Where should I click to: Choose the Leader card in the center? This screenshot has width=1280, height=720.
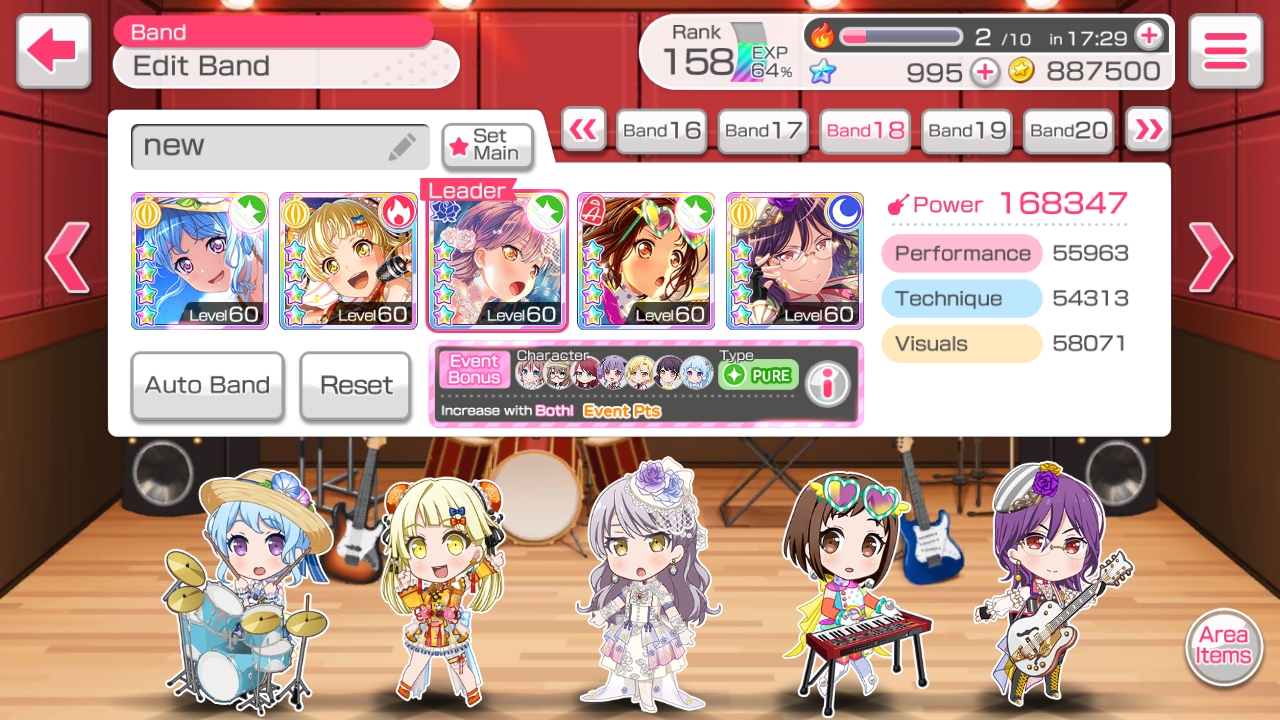coord(497,261)
